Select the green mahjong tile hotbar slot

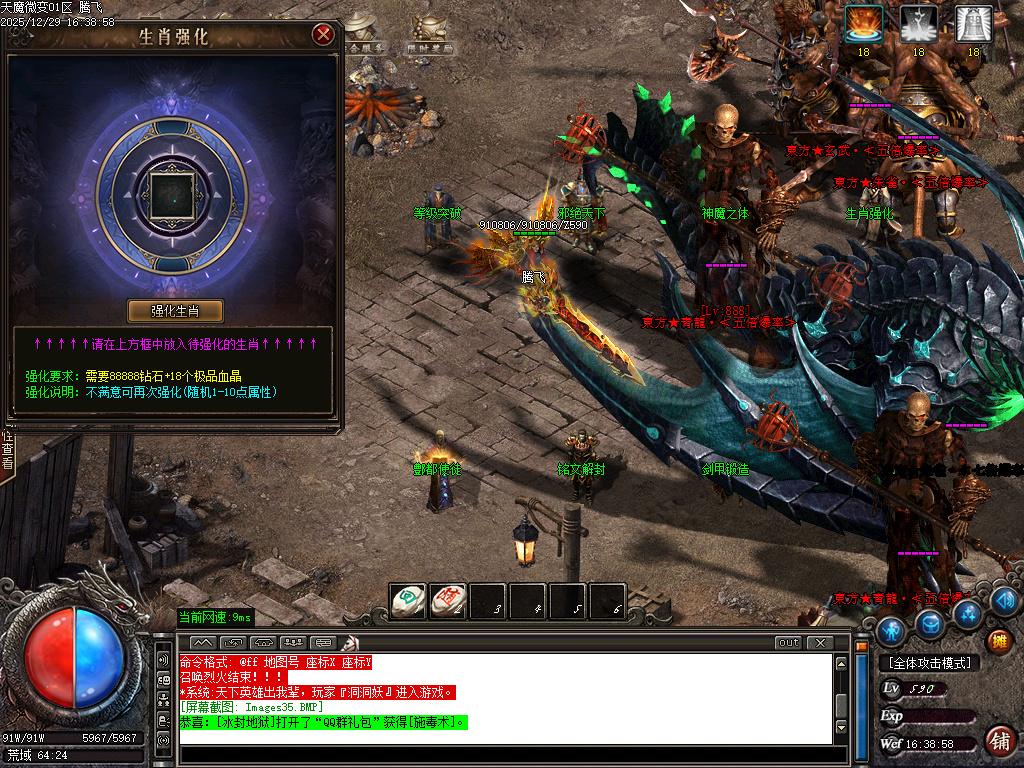click(x=407, y=601)
